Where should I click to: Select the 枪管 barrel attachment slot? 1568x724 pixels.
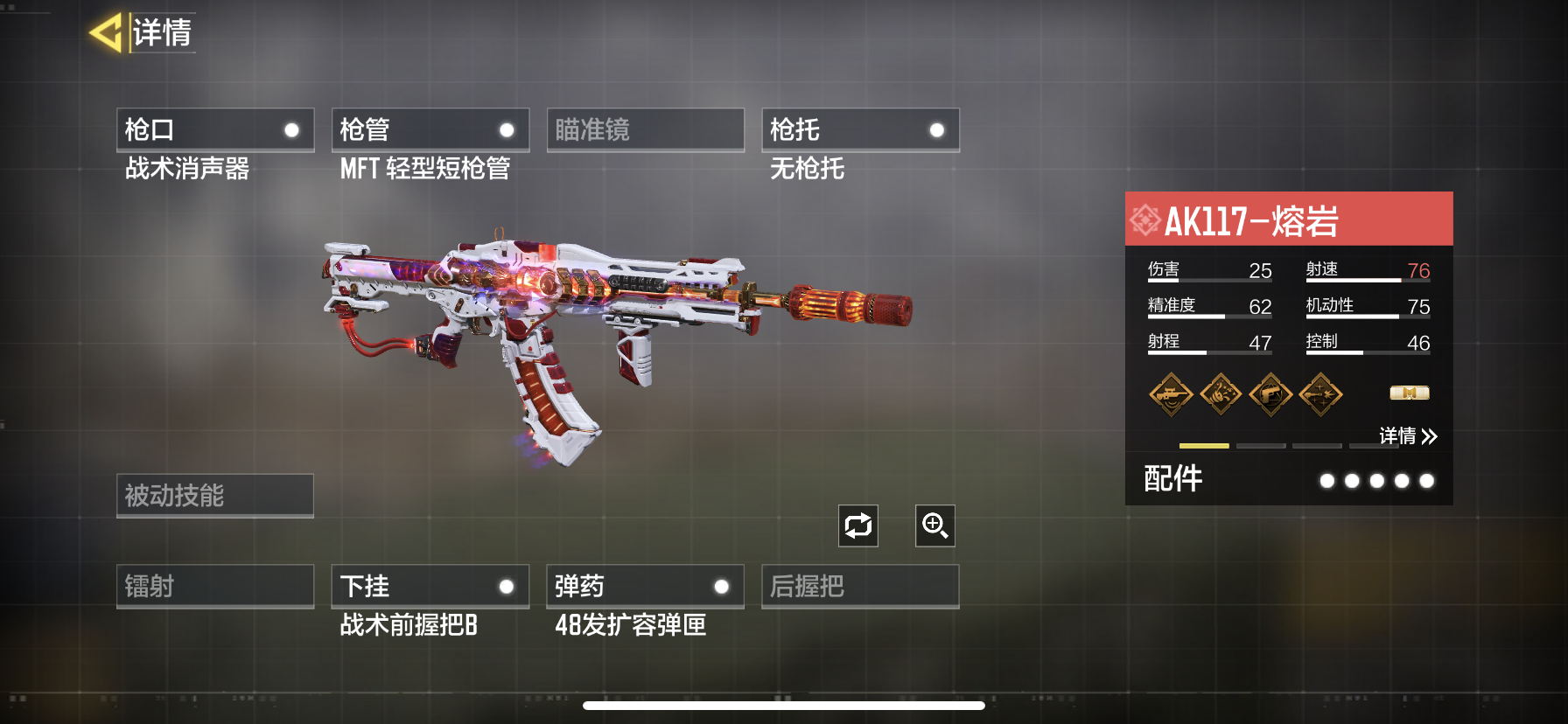430,130
